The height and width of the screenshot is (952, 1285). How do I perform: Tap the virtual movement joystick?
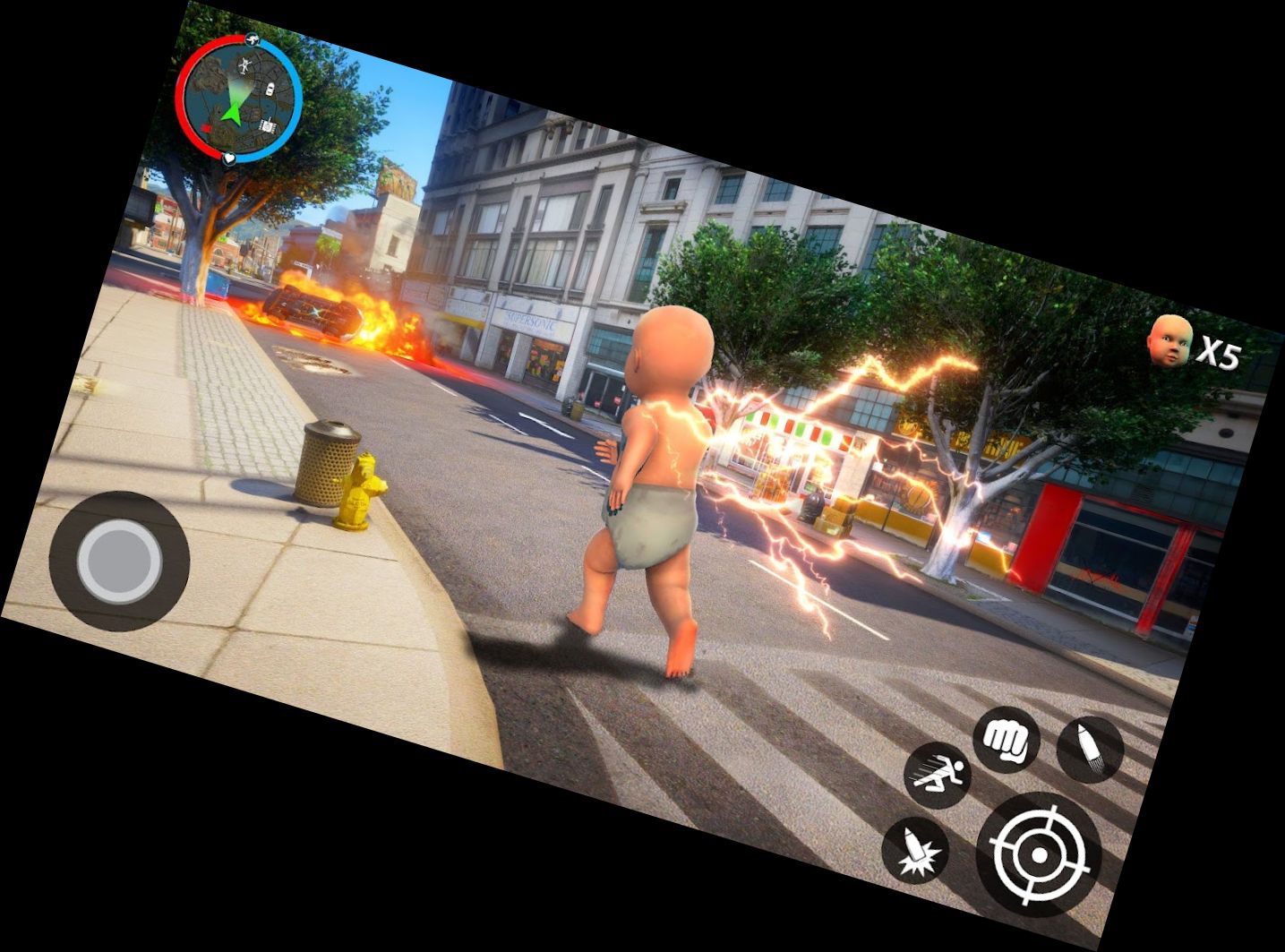[x=119, y=562]
